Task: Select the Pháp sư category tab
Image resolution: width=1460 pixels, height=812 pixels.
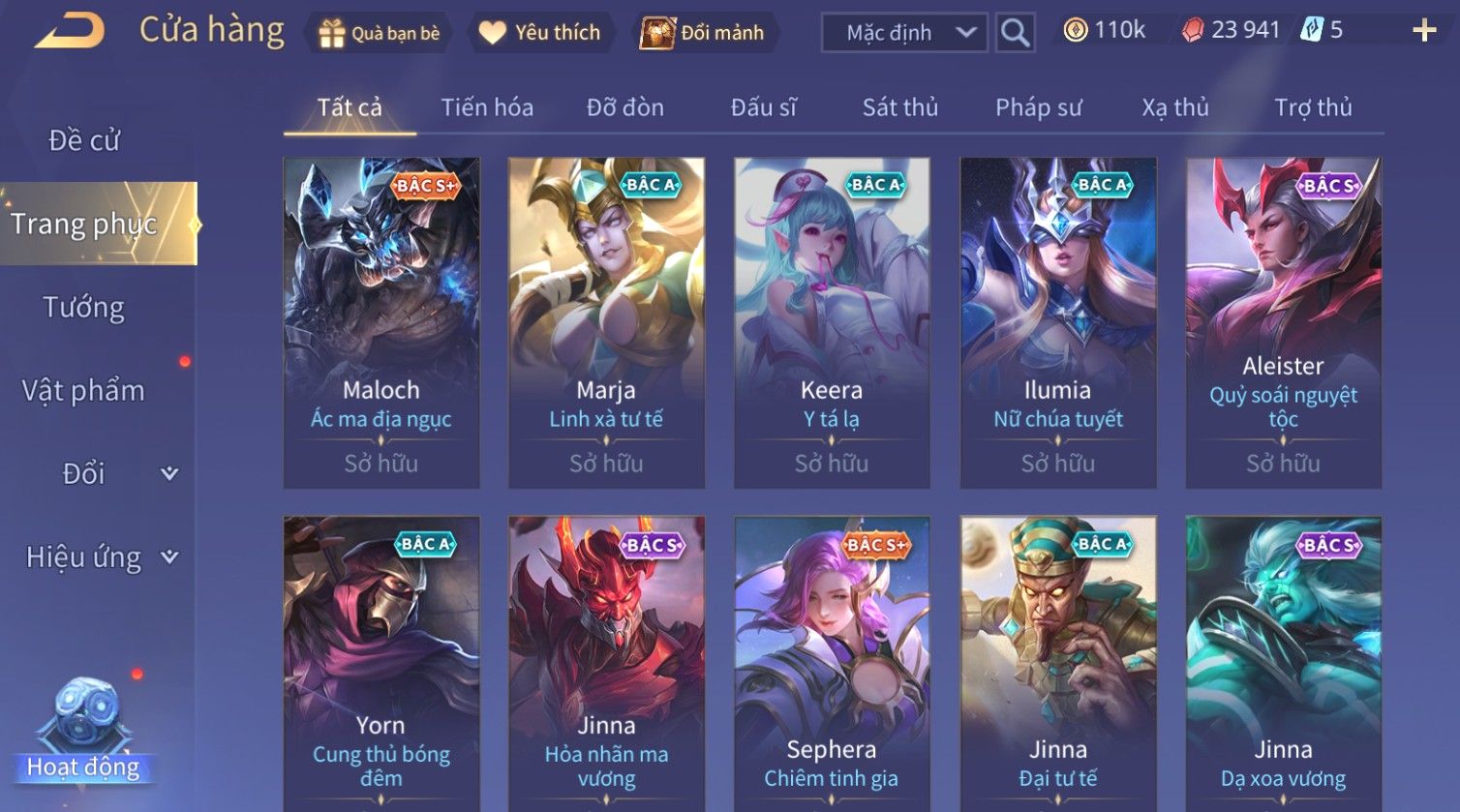Action: pyautogui.click(x=1038, y=107)
